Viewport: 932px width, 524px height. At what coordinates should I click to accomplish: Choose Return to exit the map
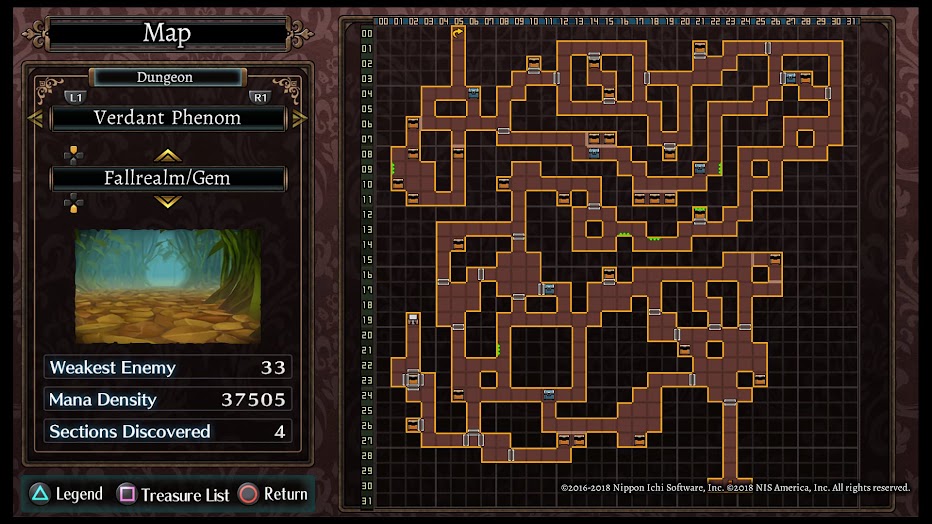(x=273, y=494)
